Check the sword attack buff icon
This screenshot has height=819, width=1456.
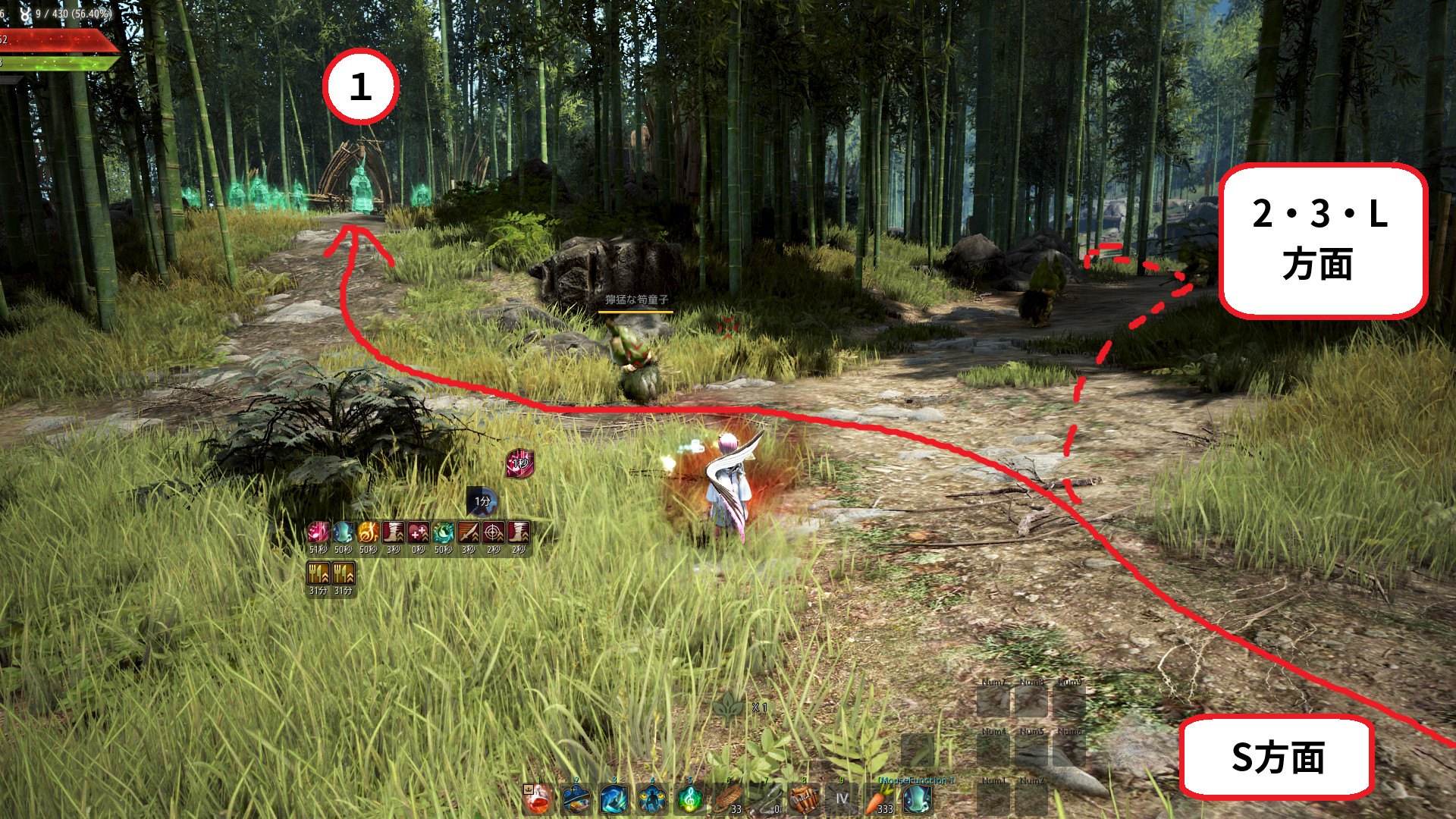[x=468, y=532]
